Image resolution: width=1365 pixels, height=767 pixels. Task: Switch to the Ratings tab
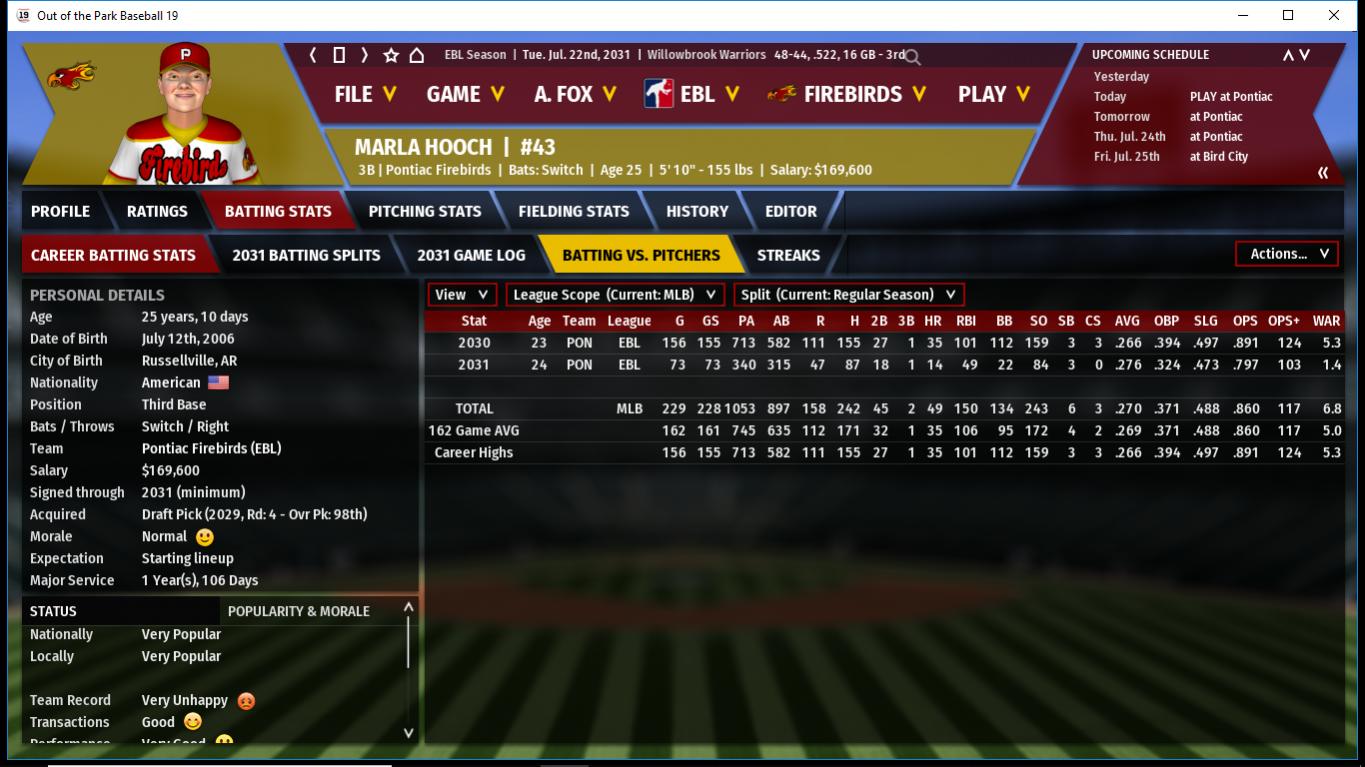click(x=157, y=211)
